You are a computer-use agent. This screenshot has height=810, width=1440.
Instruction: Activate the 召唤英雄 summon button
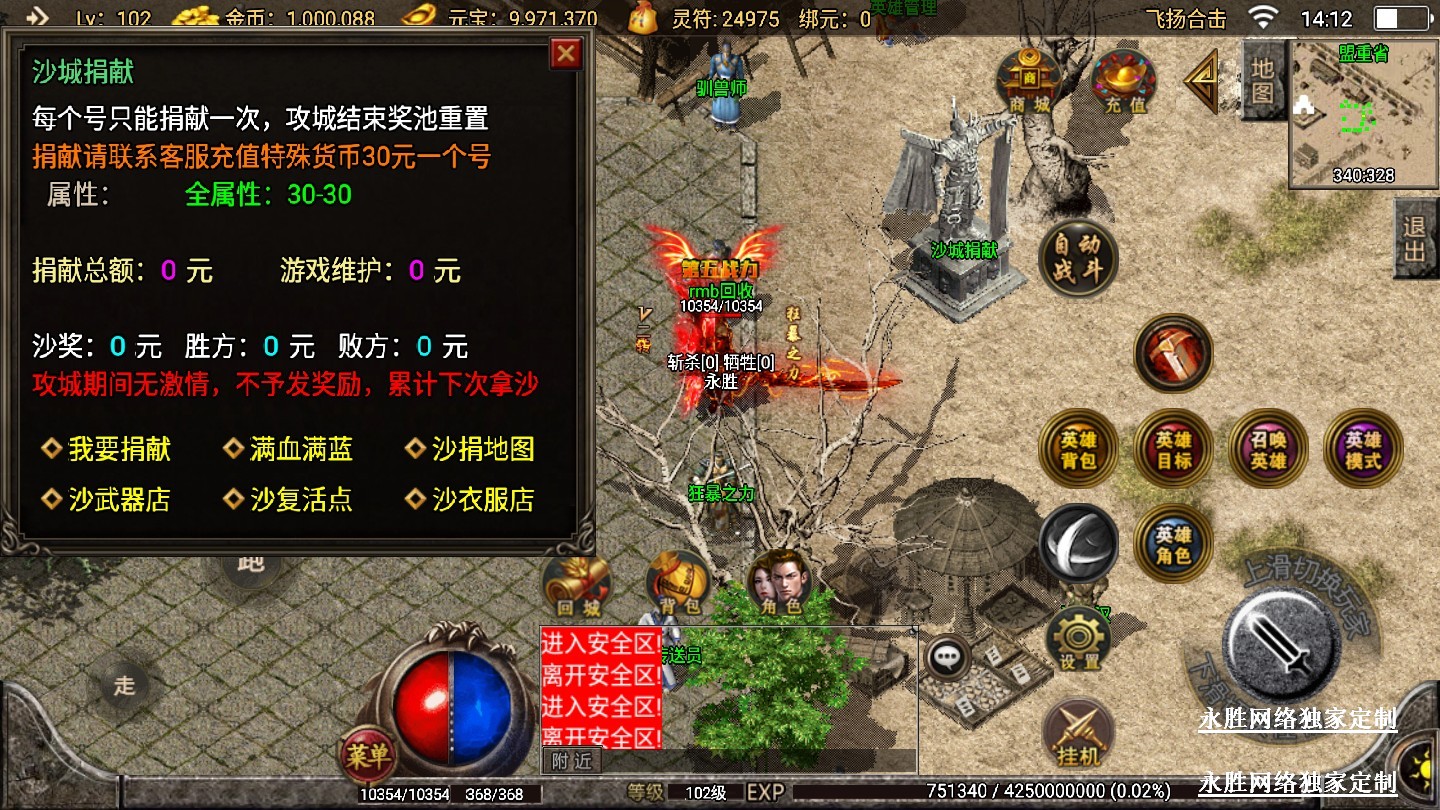pyautogui.click(x=1268, y=449)
